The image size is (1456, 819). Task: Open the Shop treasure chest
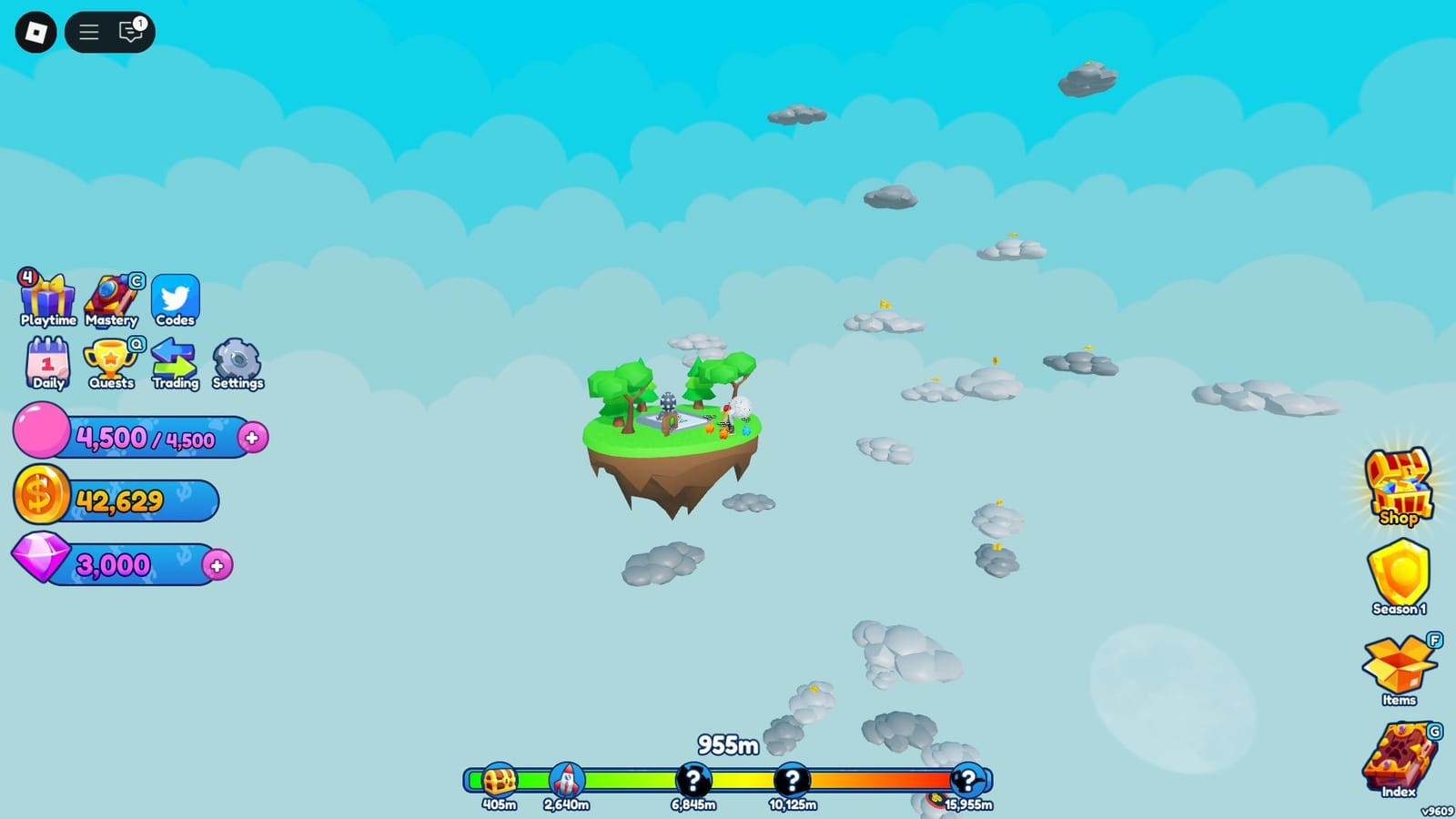pos(1399,484)
